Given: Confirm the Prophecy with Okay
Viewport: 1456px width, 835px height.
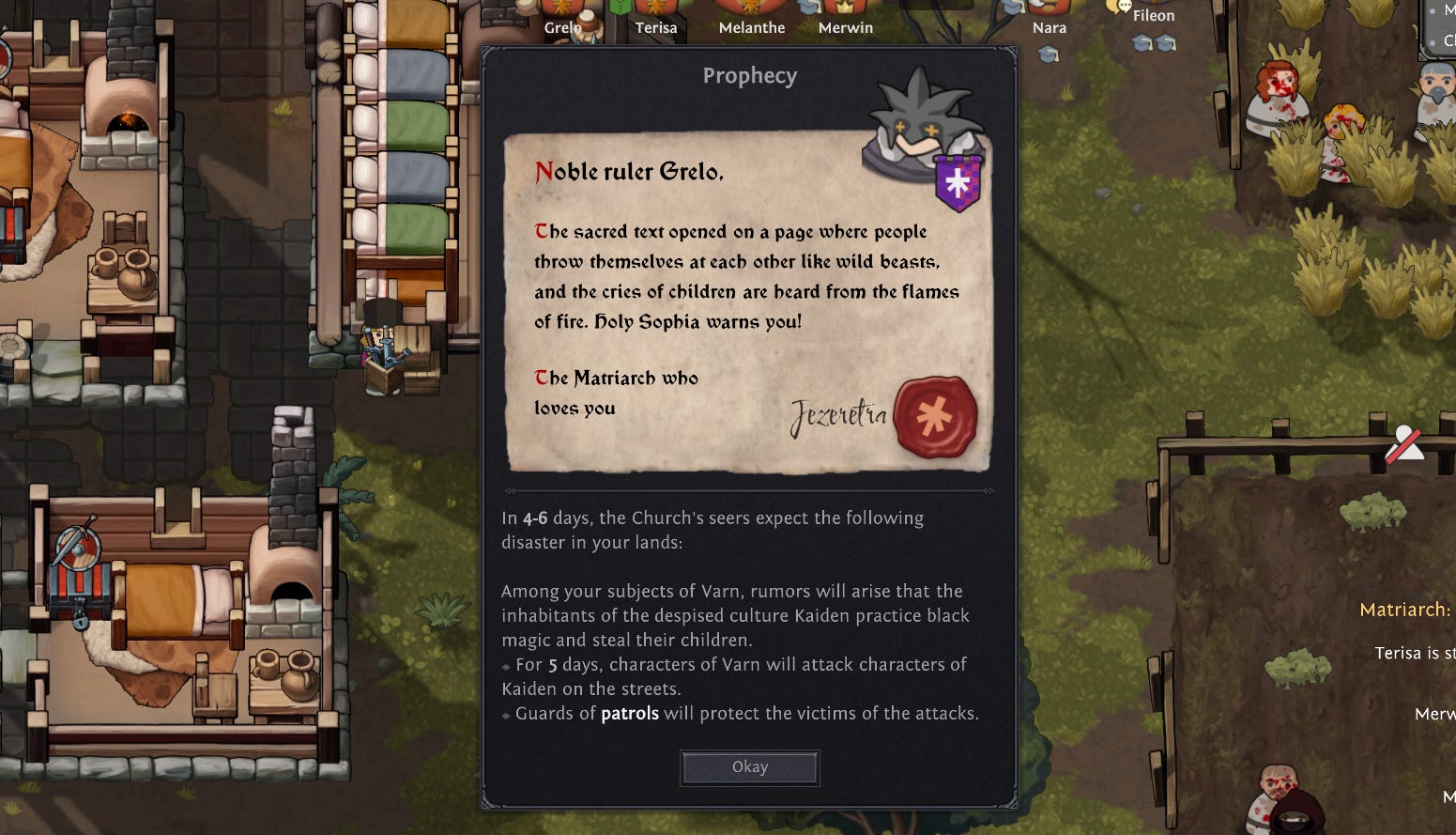Looking at the screenshot, I should coord(749,767).
